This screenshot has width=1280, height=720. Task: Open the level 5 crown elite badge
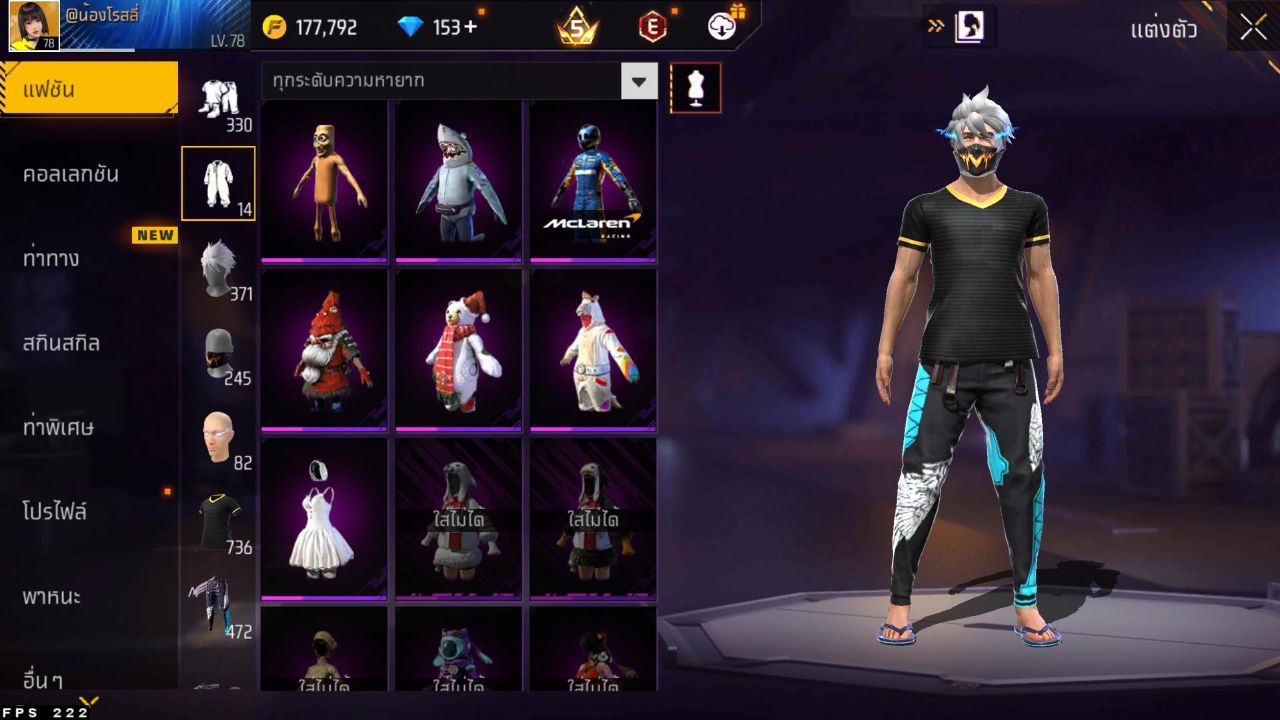click(574, 27)
